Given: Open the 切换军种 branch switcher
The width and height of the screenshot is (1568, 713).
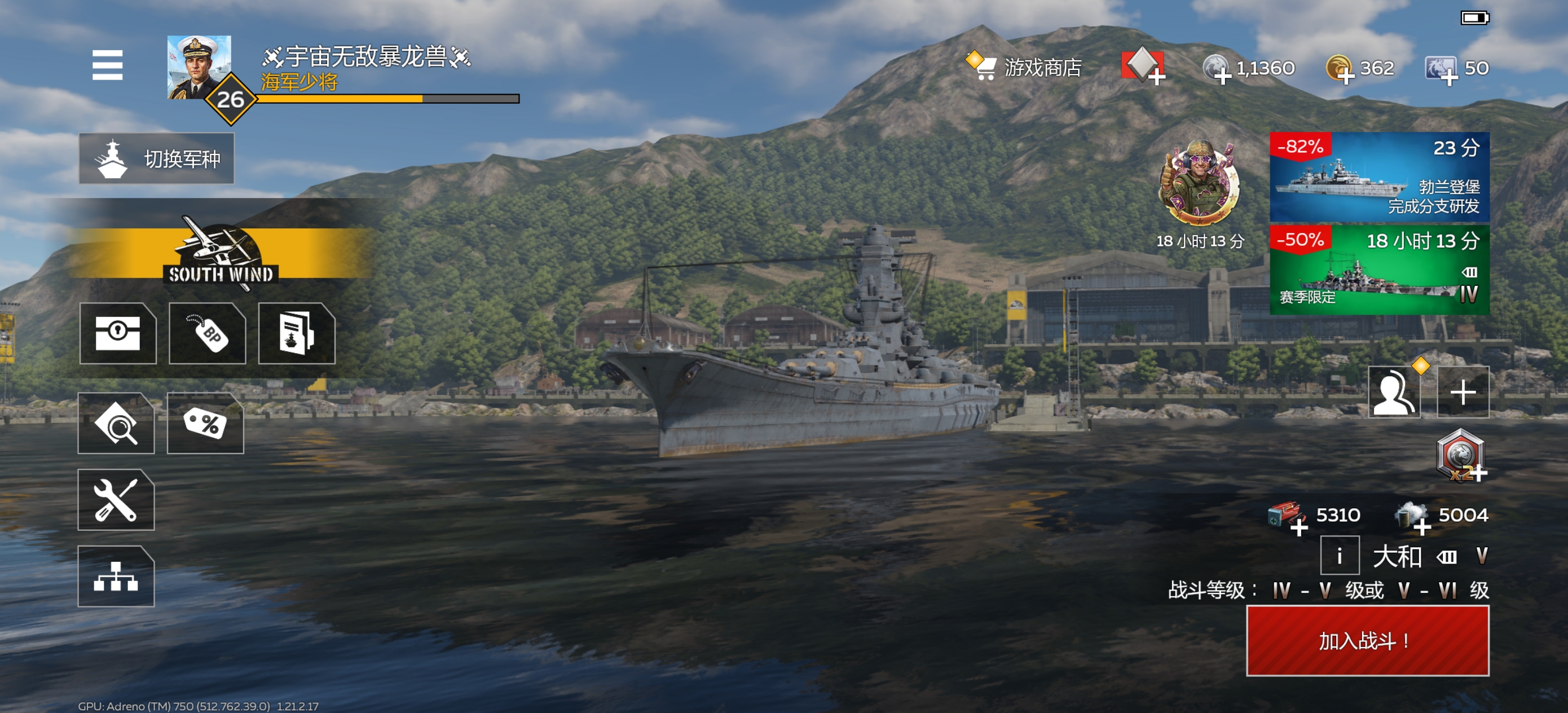Looking at the screenshot, I should (156, 159).
